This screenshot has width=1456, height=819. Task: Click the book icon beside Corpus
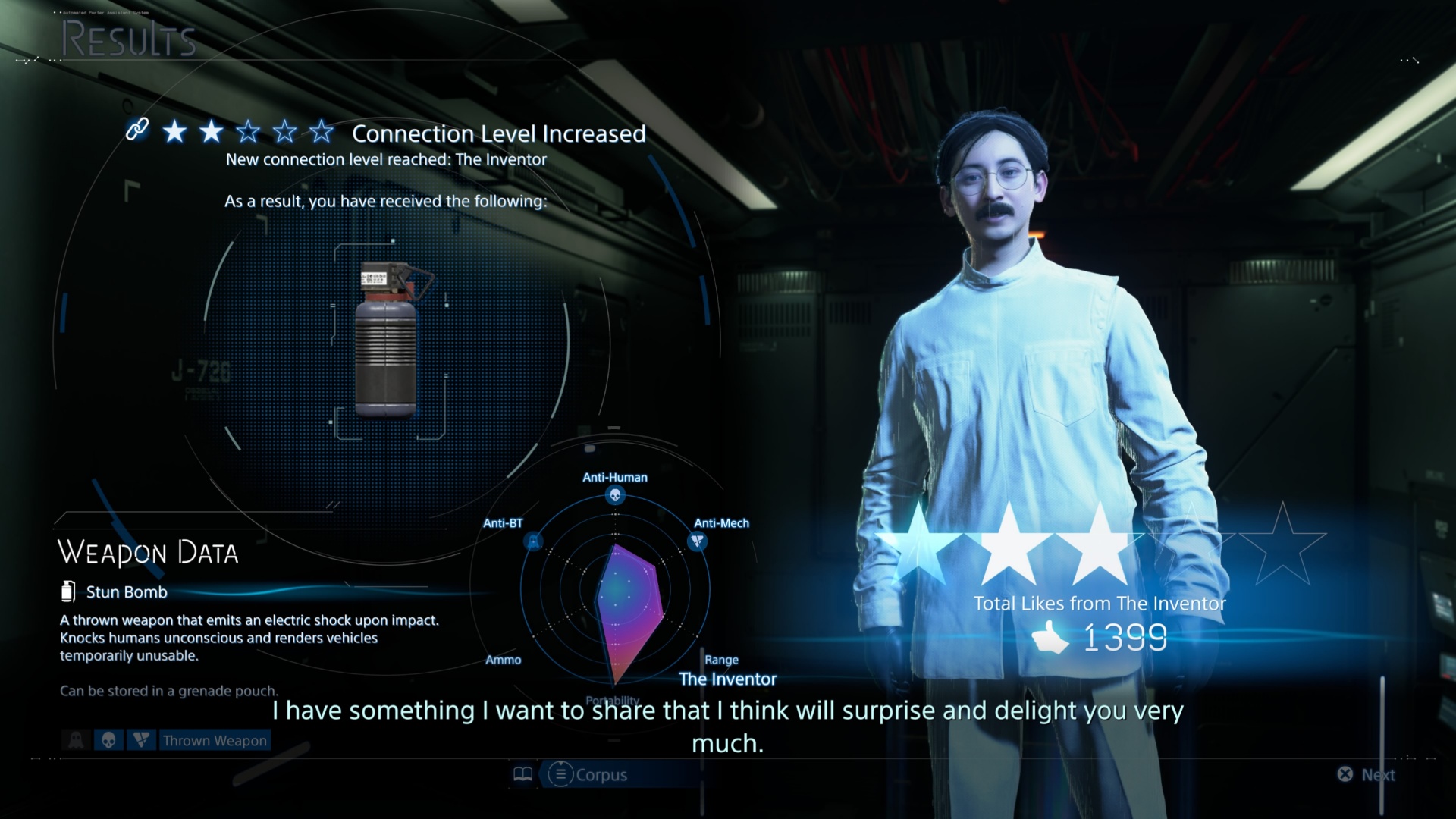523,774
